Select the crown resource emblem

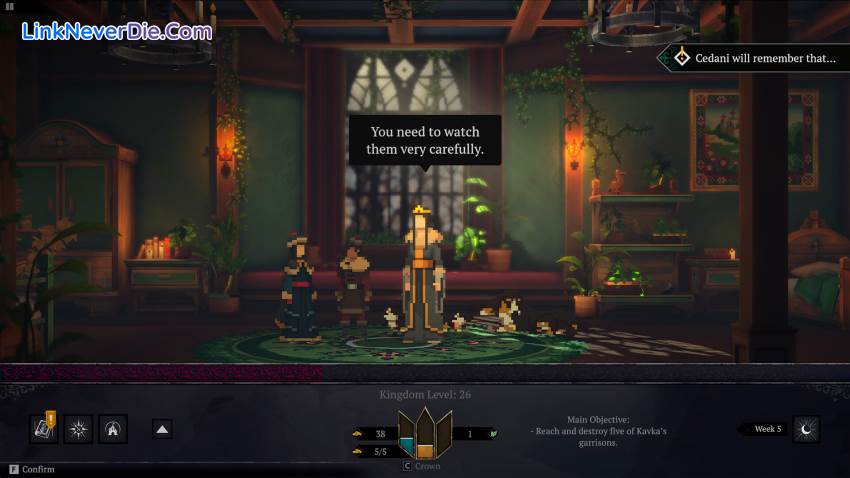click(x=425, y=433)
